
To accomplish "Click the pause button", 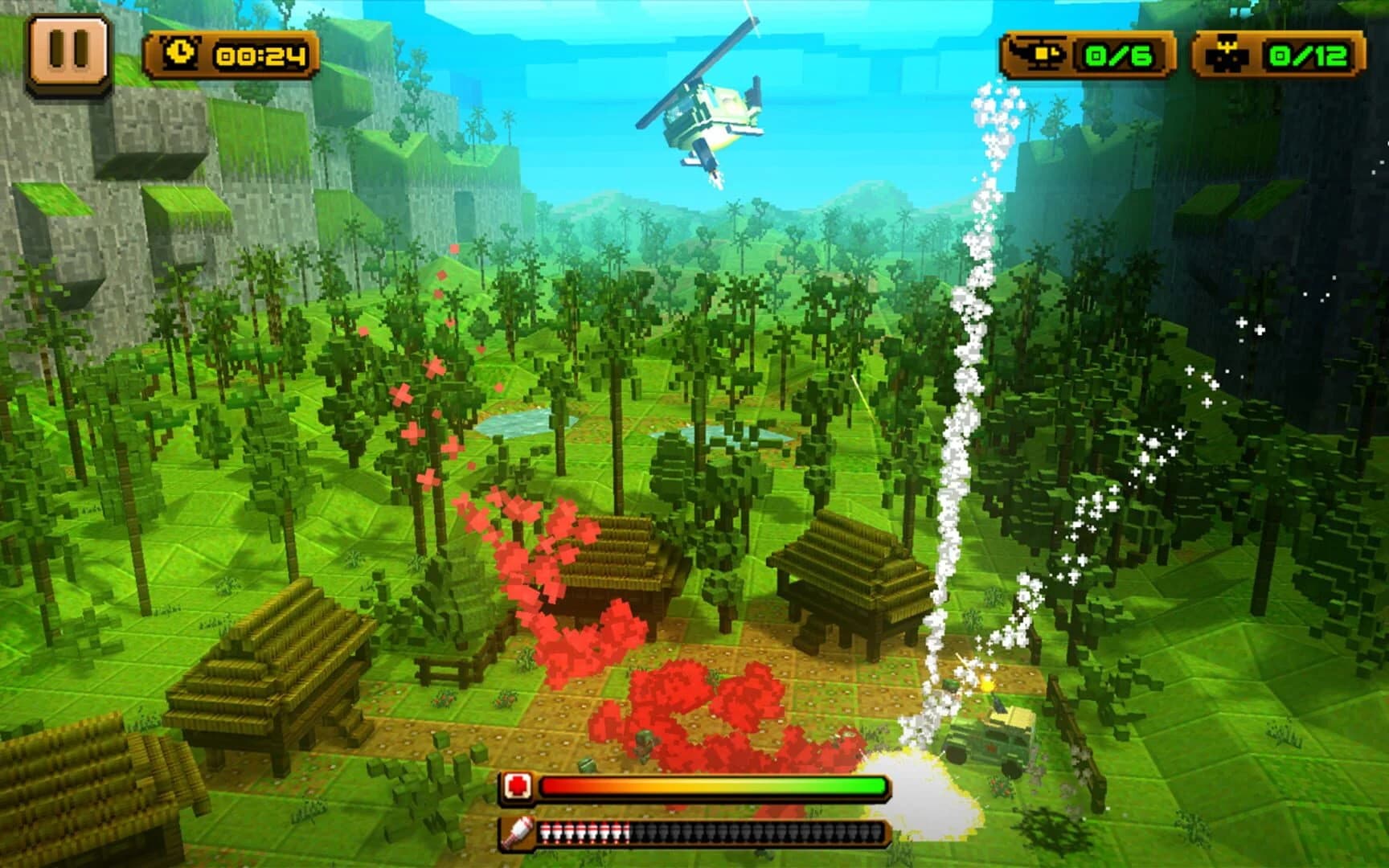I will click(68, 51).
